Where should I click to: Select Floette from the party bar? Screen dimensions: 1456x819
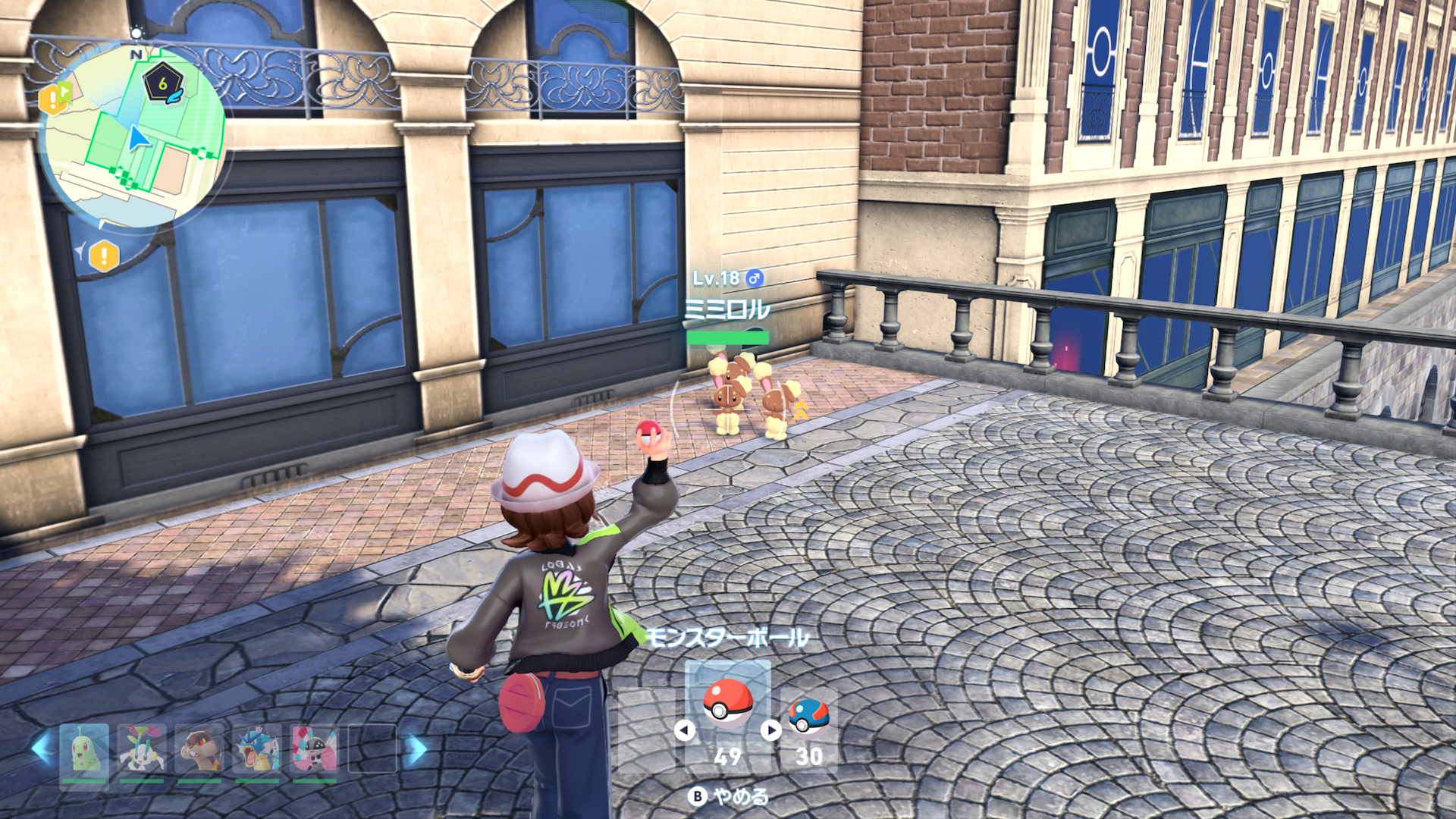point(141,749)
